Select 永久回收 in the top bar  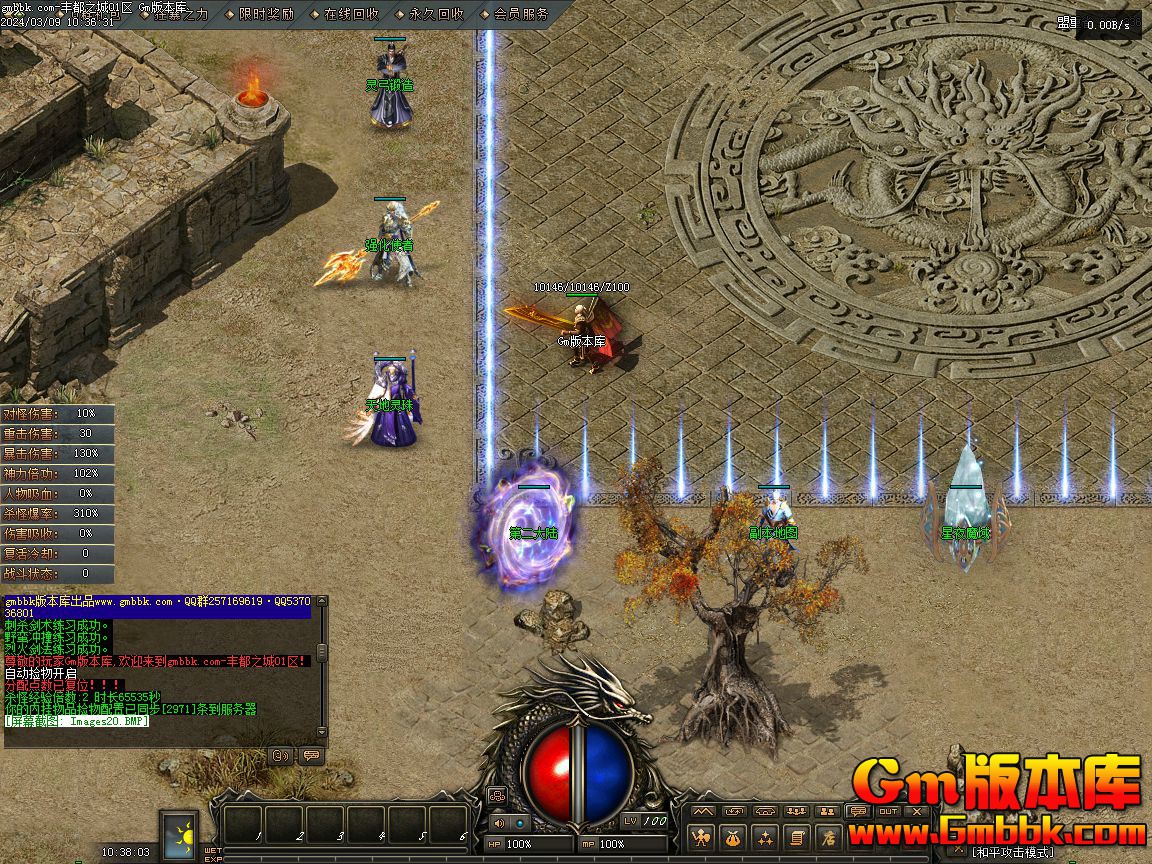tap(436, 14)
